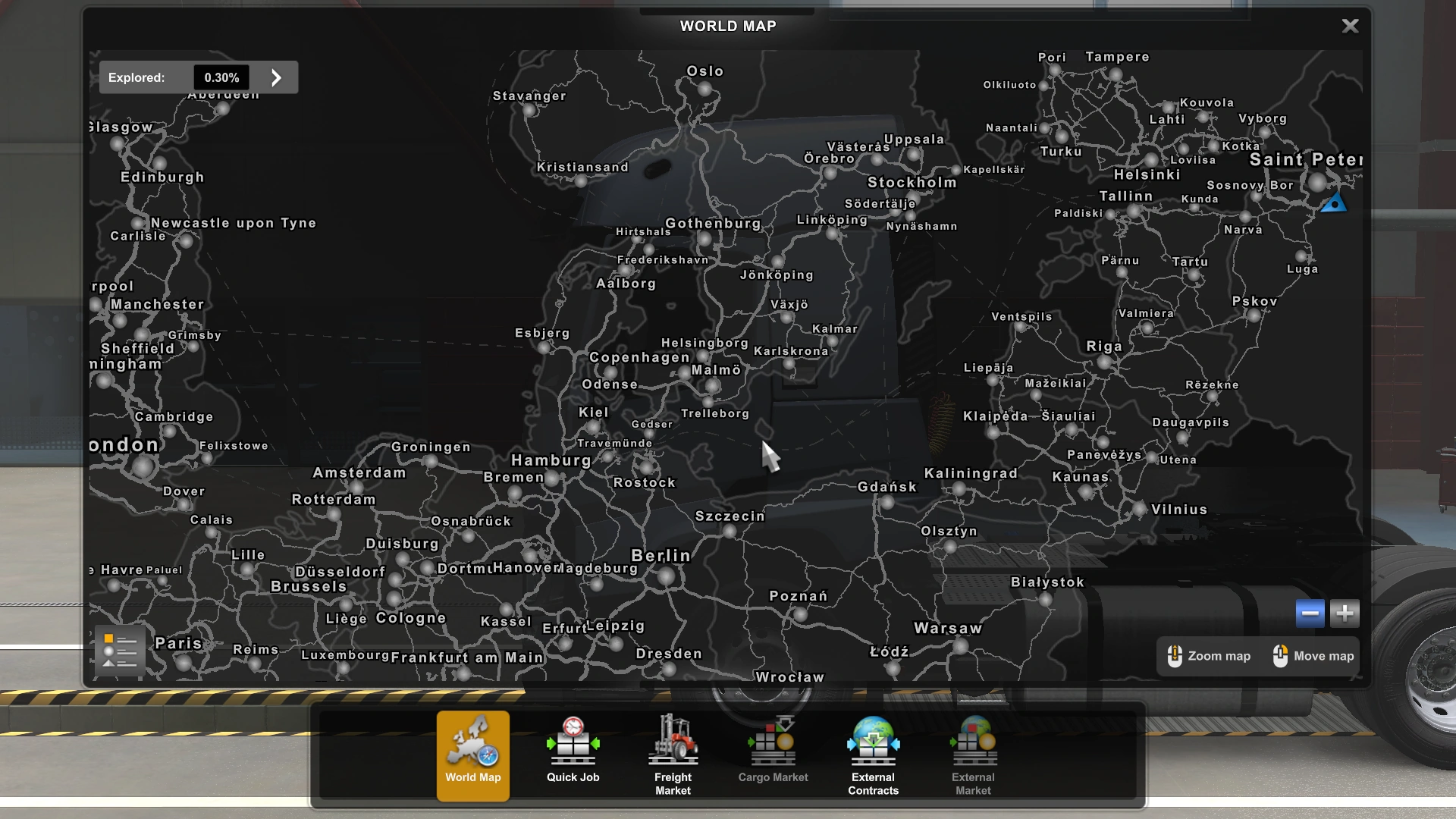Image resolution: width=1456 pixels, height=819 pixels.
Task: Expand the Explored percentage details arrow
Action: coord(276,77)
